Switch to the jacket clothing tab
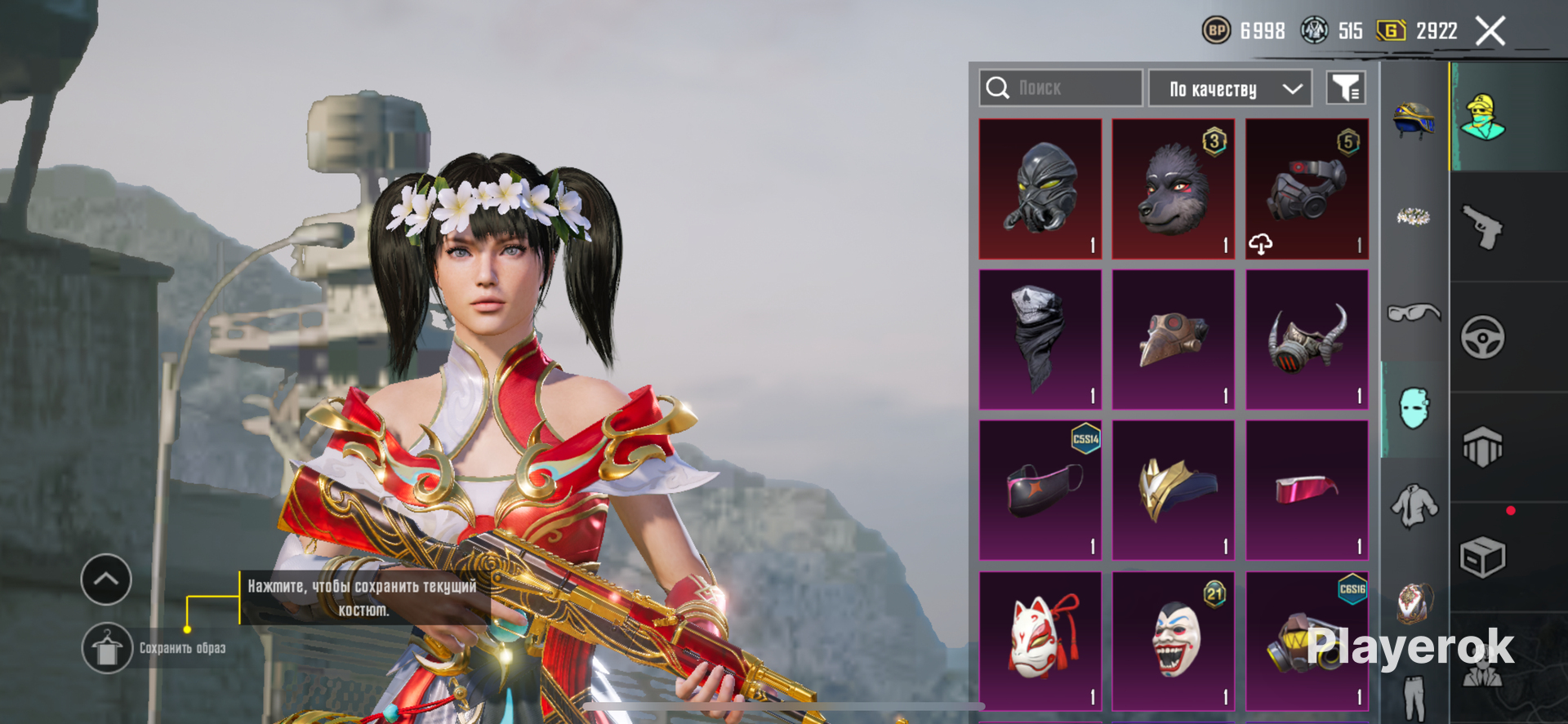The width and height of the screenshot is (1568, 724). pos(1414,506)
